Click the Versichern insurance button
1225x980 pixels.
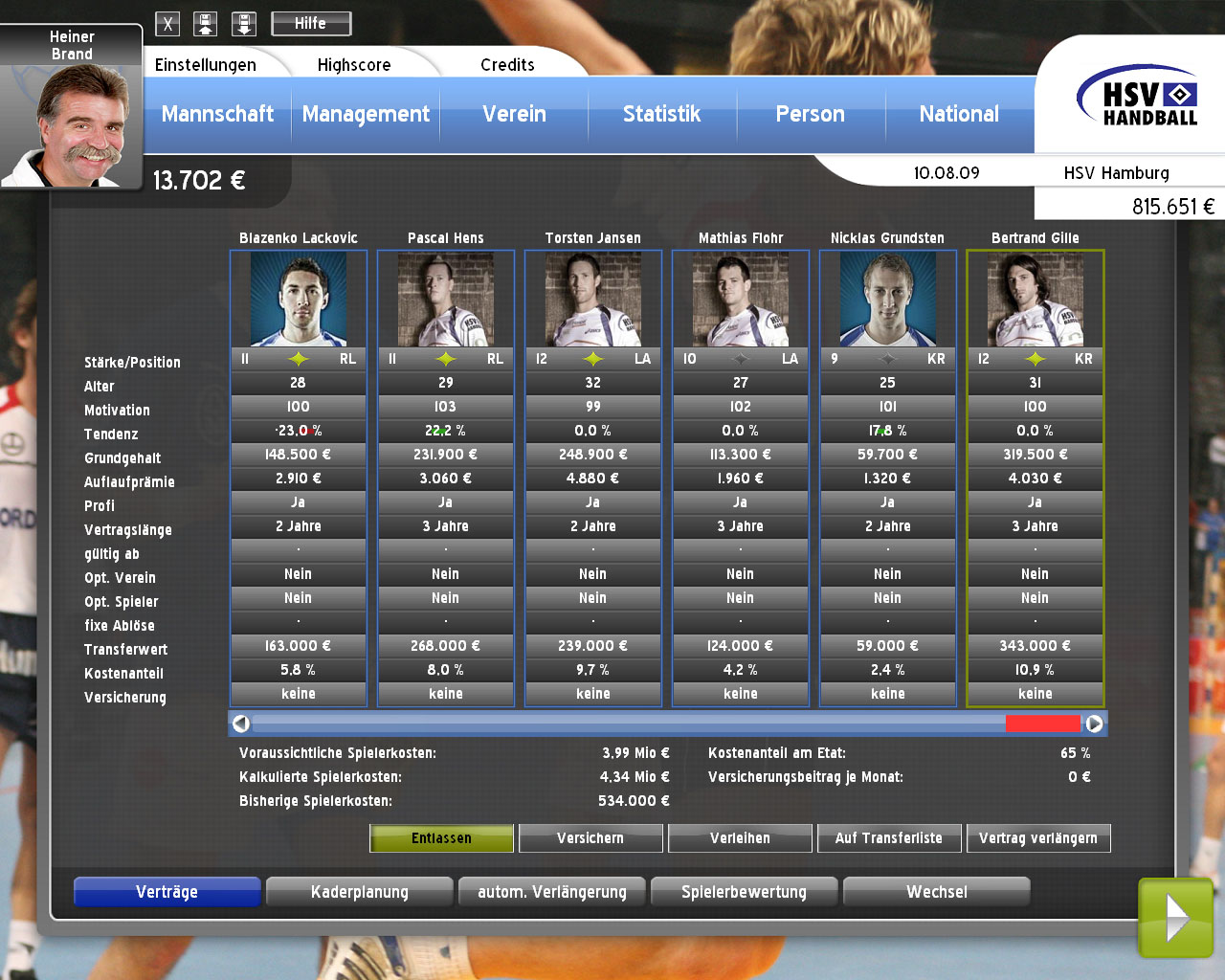pos(590,838)
